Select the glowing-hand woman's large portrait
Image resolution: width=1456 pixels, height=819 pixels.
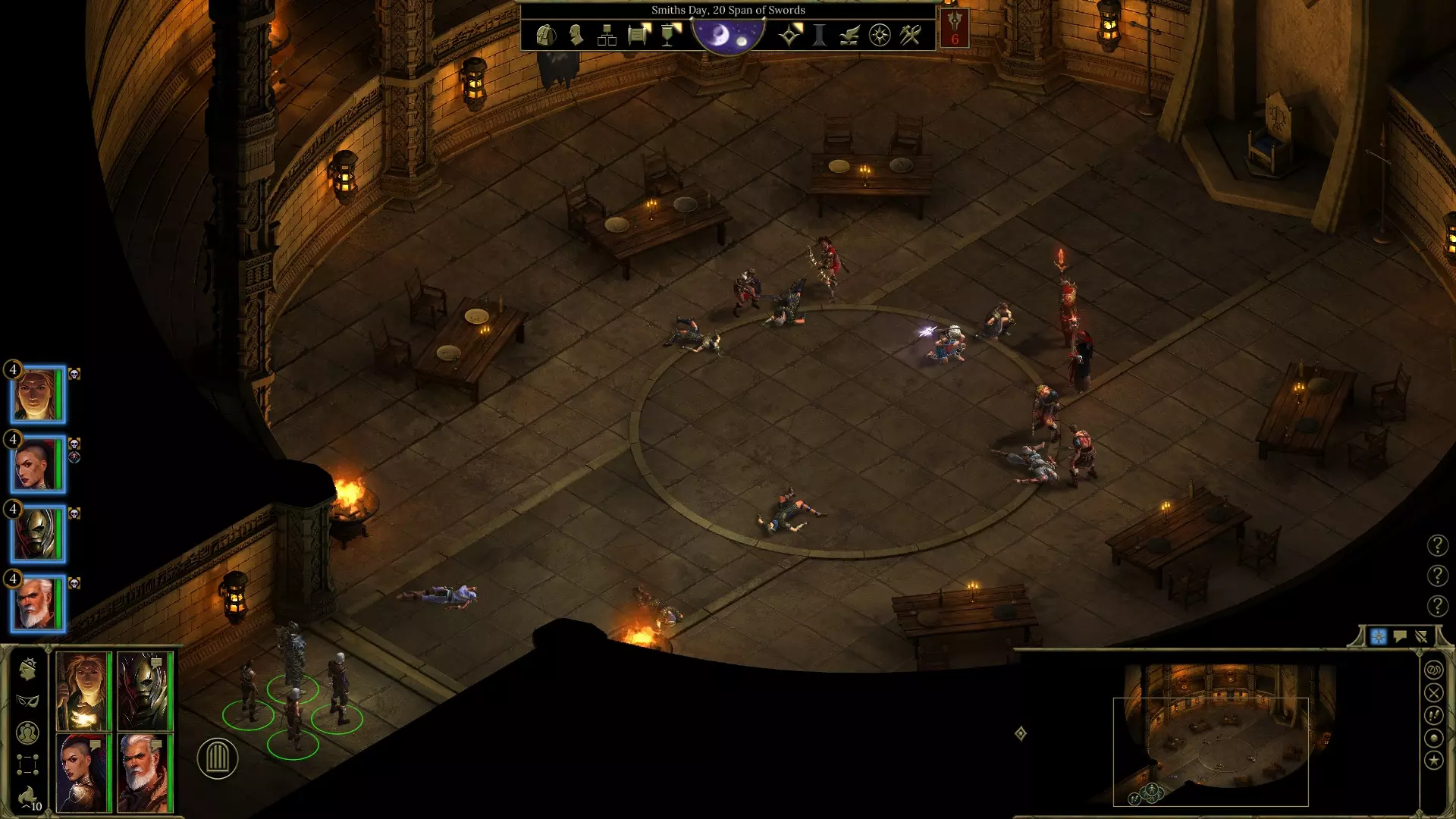click(83, 691)
